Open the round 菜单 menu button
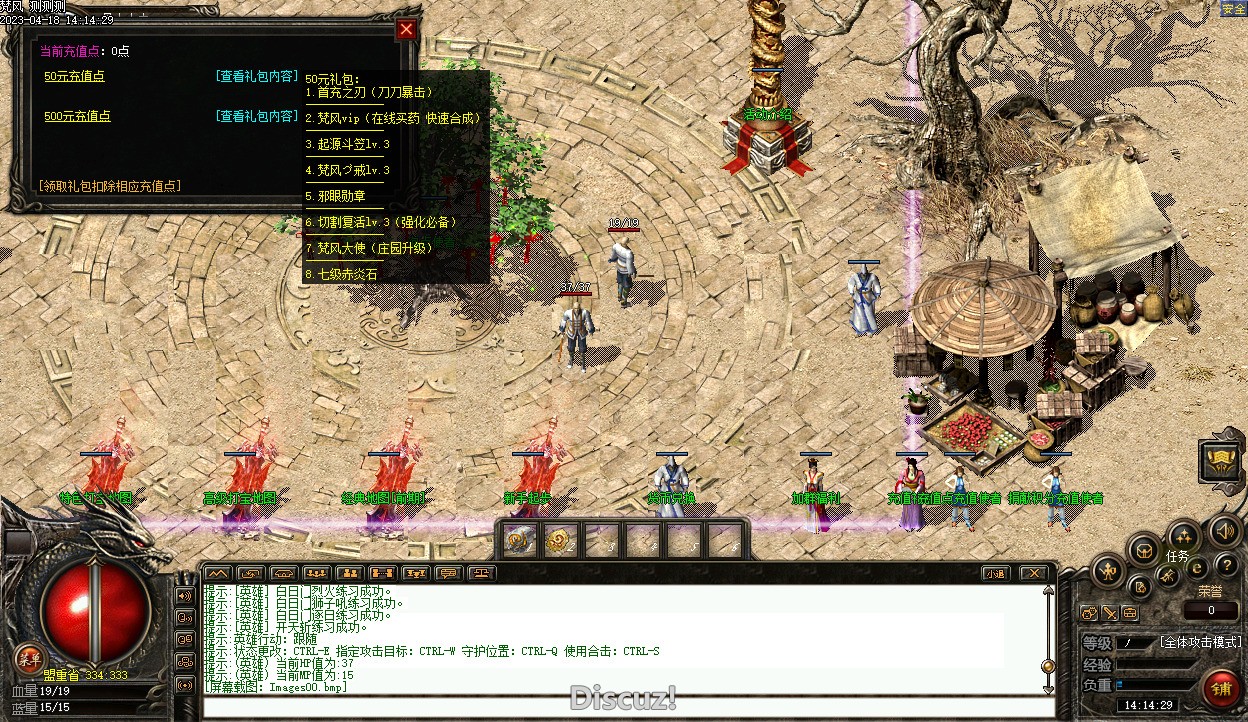This screenshot has height=722, width=1248. [28, 658]
